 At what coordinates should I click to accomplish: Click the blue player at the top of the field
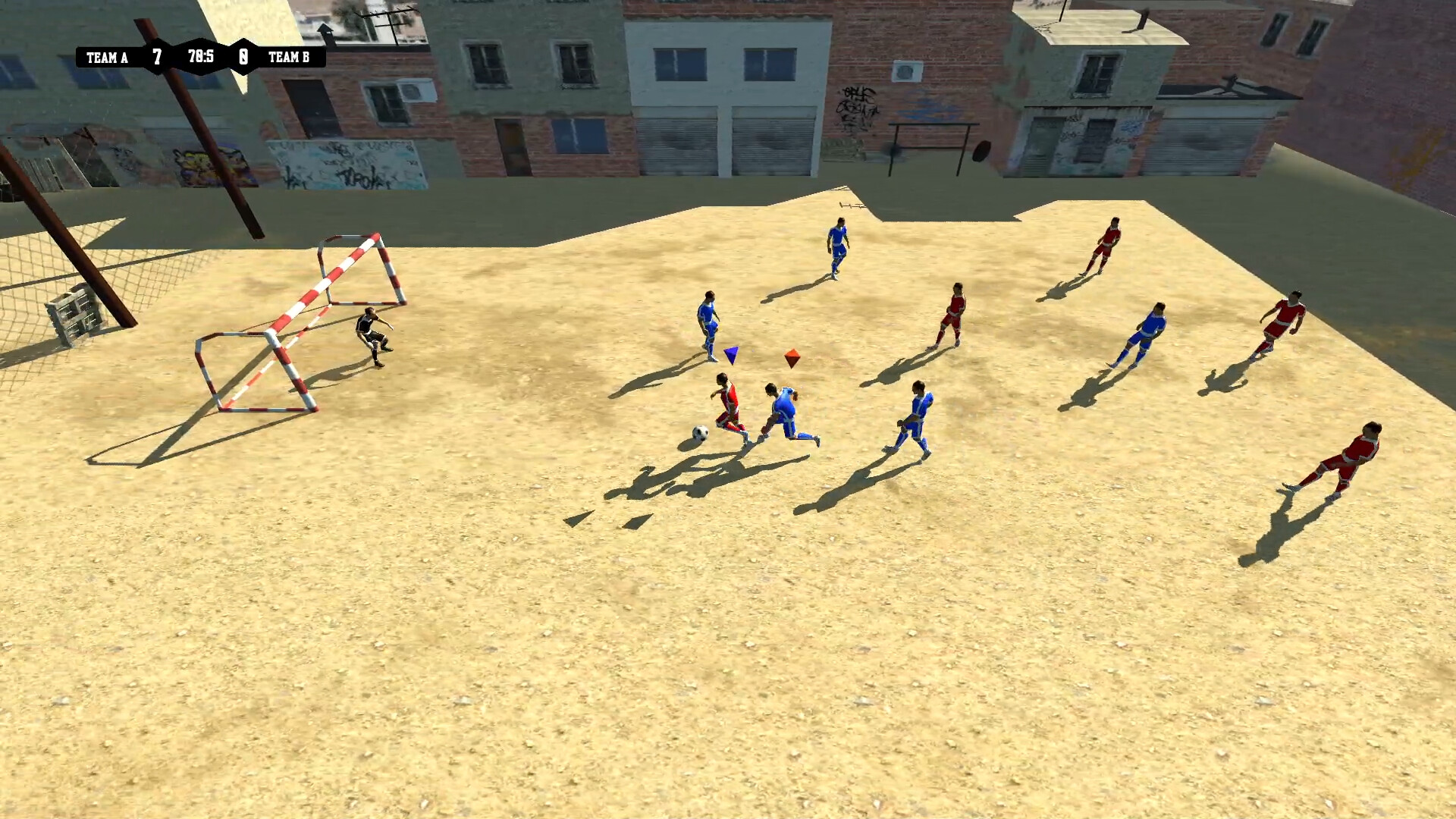(x=836, y=243)
